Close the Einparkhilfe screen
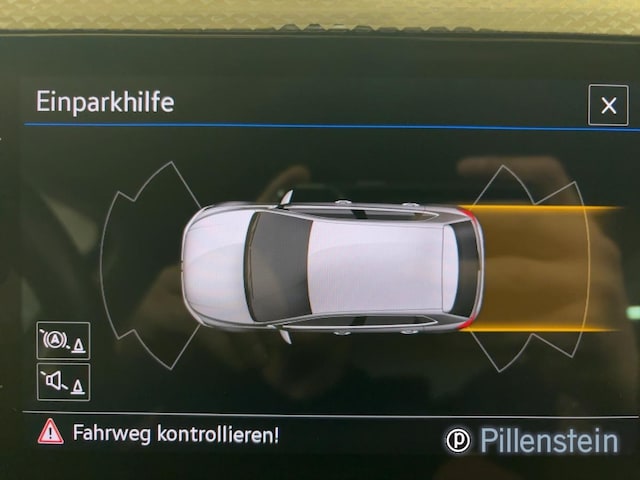The width and height of the screenshot is (640, 480). [x=608, y=105]
